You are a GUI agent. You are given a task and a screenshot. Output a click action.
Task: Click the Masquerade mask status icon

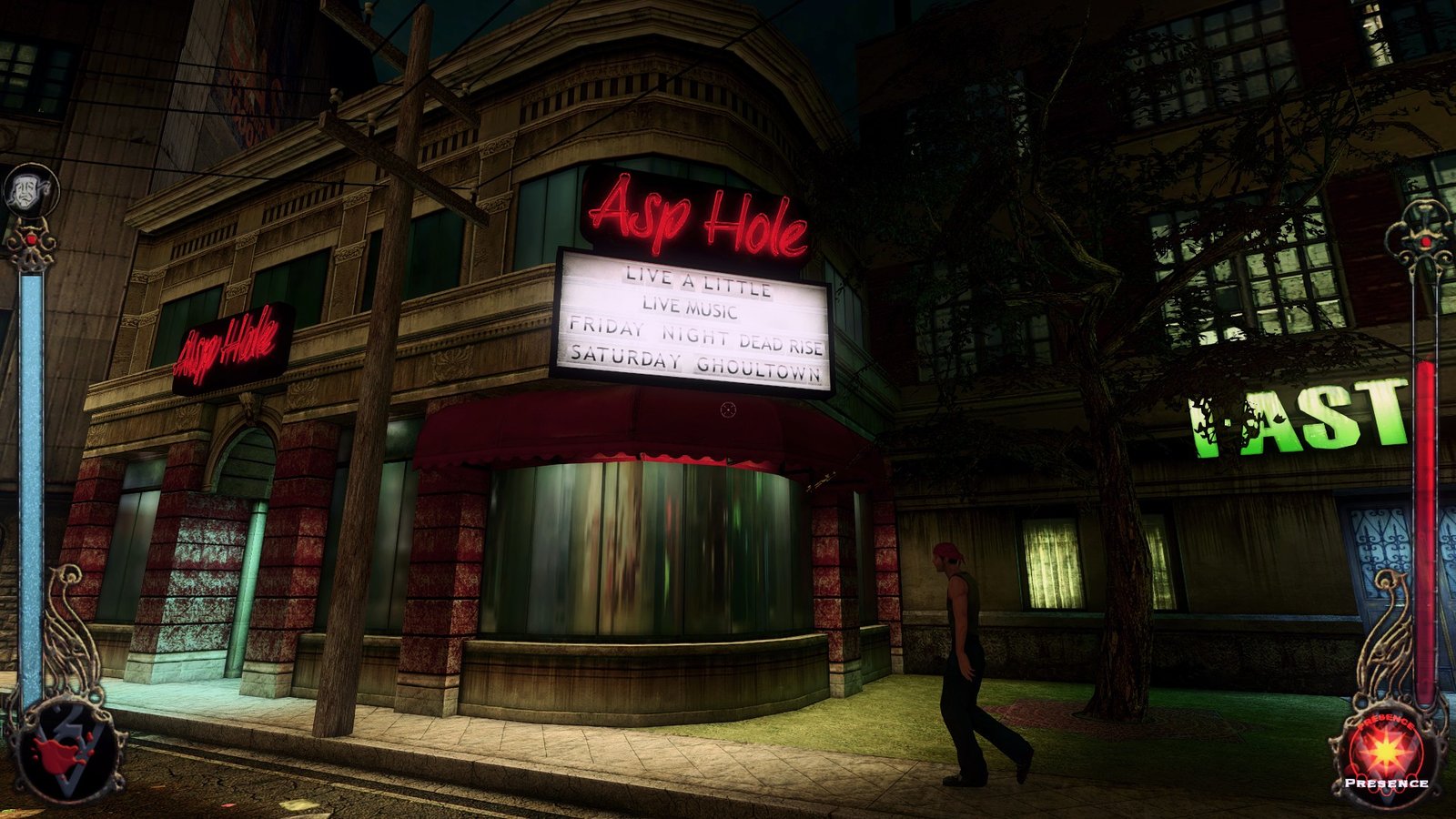[30, 190]
